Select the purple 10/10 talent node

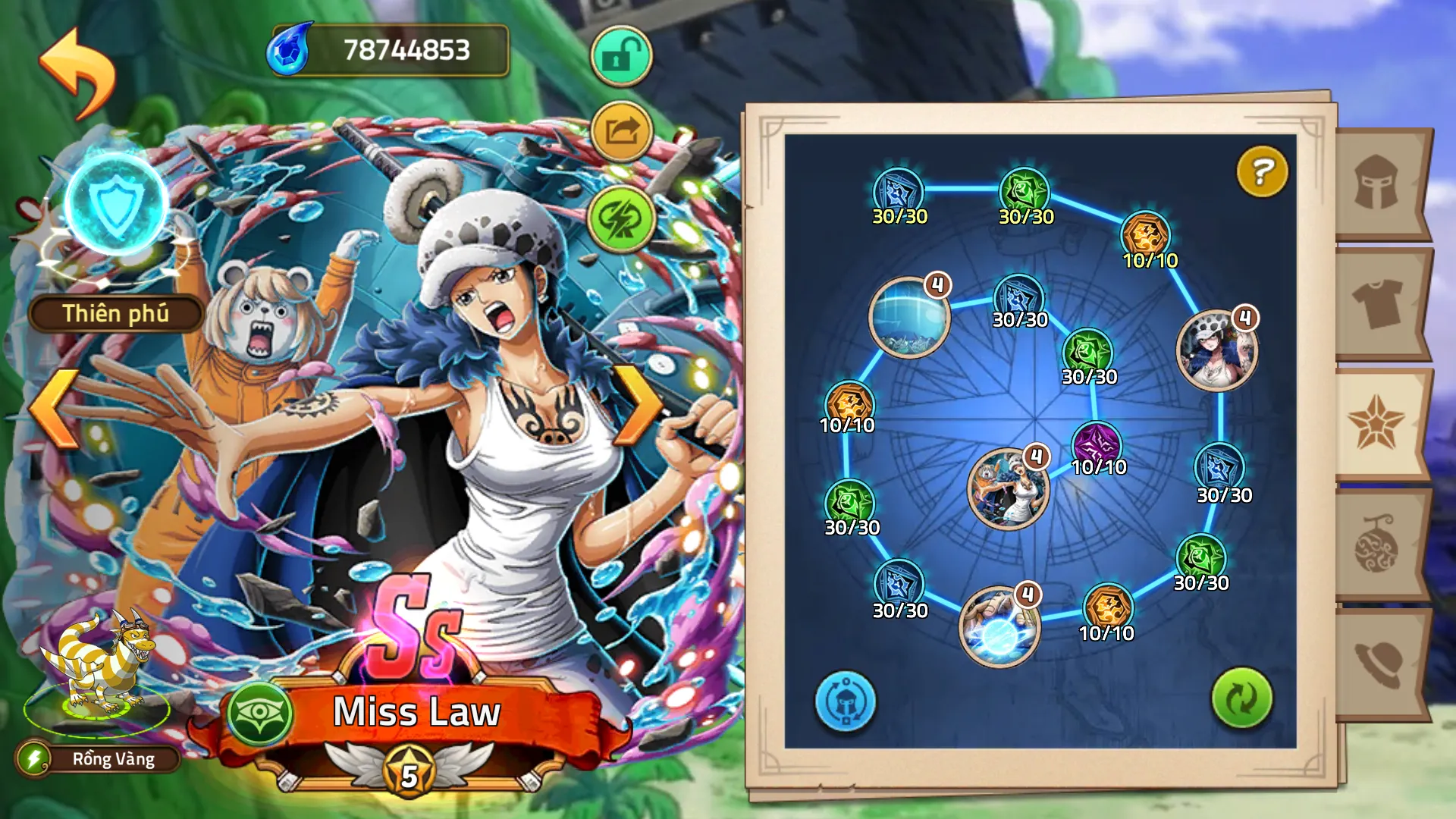click(1097, 444)
